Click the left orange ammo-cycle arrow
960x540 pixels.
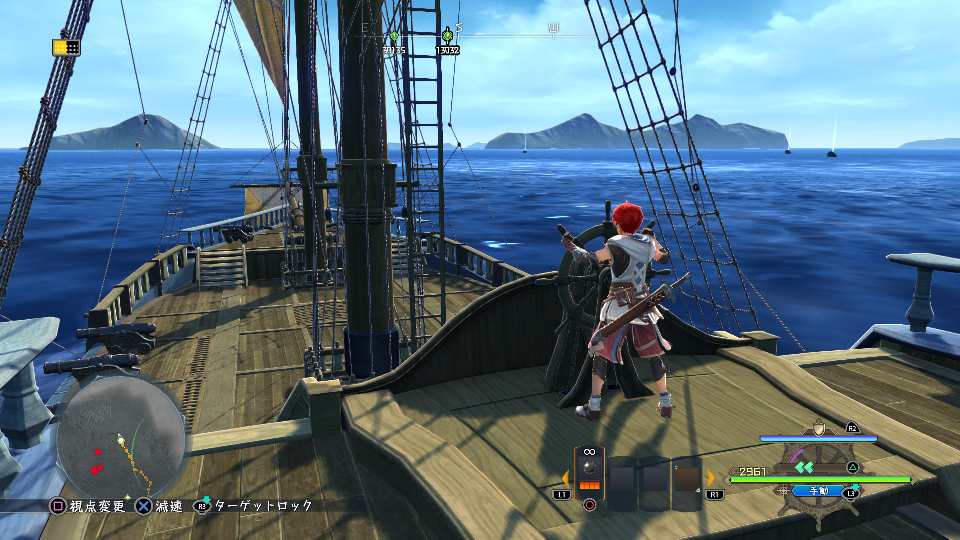(x=565, y=478)
